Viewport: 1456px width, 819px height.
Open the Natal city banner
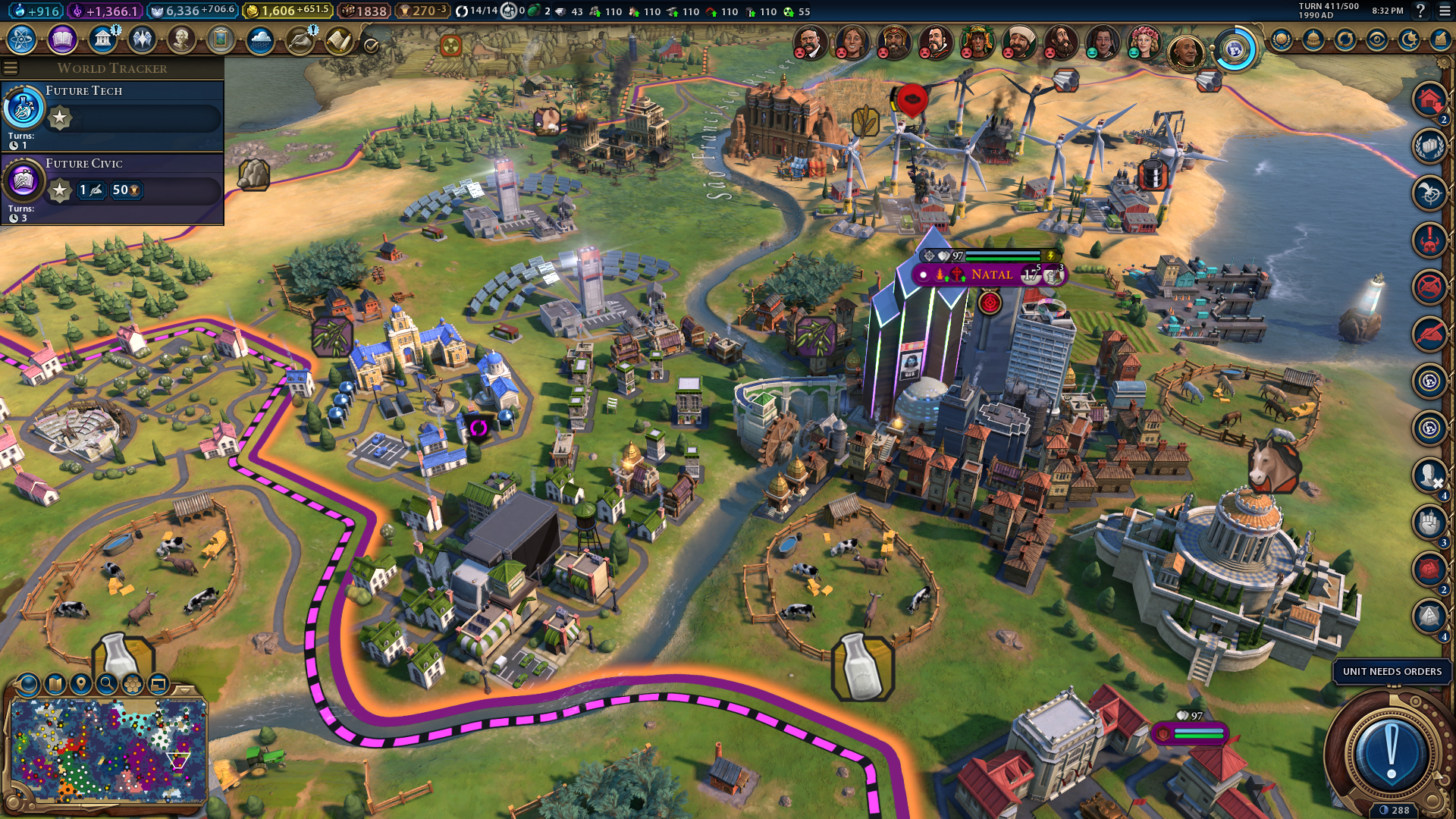(x=990, y=275)
